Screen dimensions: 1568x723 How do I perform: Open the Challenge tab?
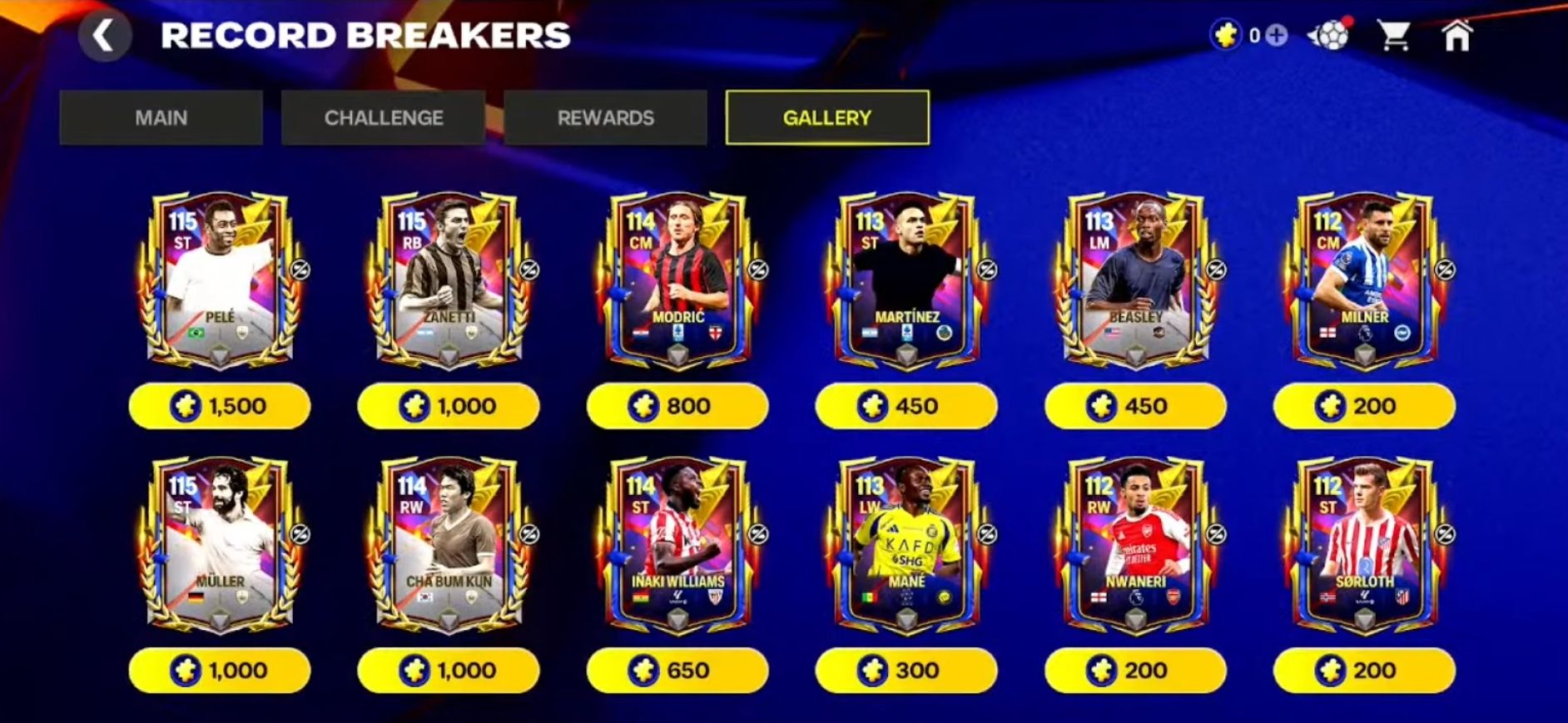384,118
